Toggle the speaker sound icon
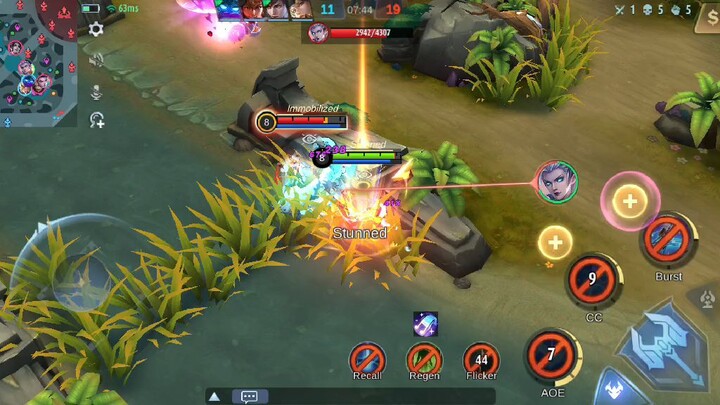720x405 pixels. click(96, 60)
